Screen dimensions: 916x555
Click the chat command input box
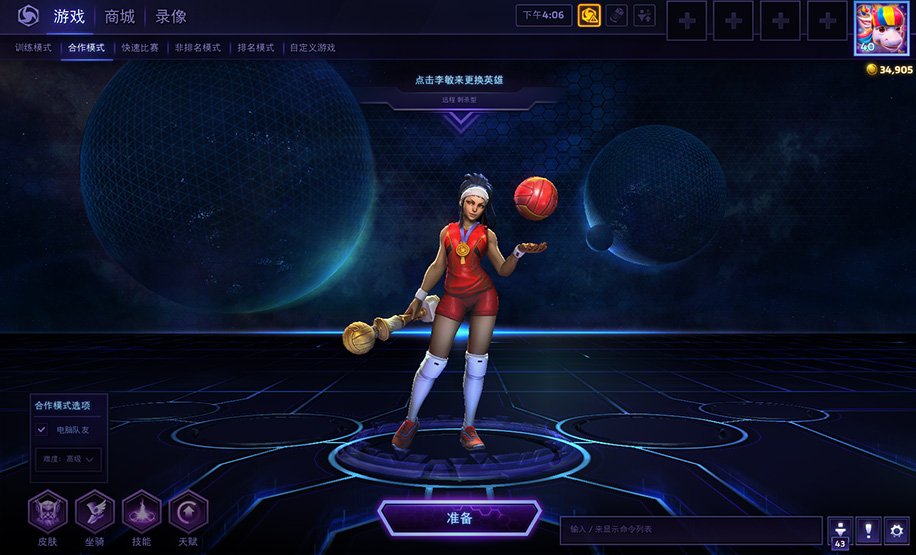coord(692,529)
